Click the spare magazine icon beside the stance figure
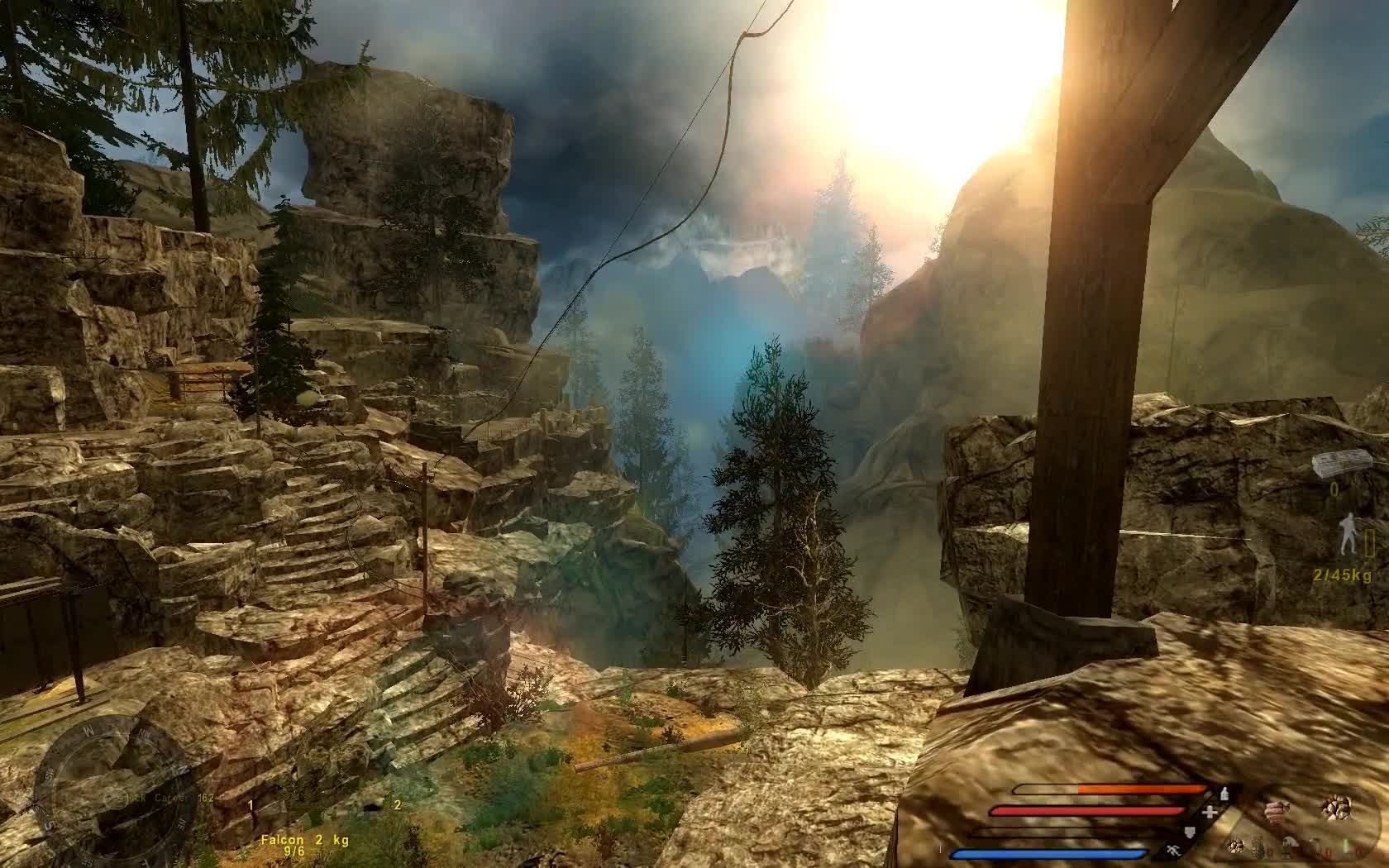Screen dimensions: 1389x868 pos(1369,541)
